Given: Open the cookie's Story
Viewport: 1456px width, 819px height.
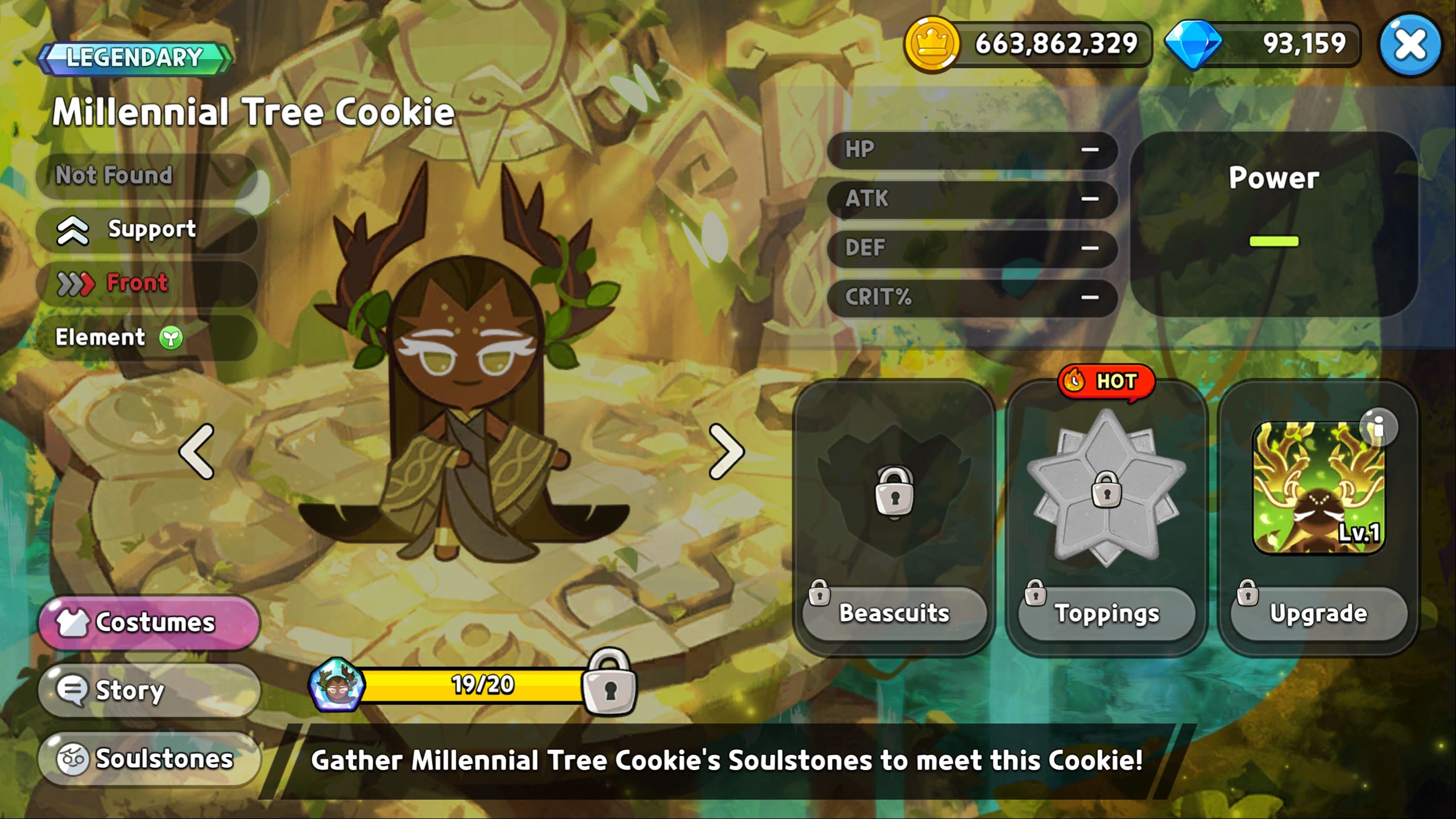Looking at the screenshot, I should point(149,690).
